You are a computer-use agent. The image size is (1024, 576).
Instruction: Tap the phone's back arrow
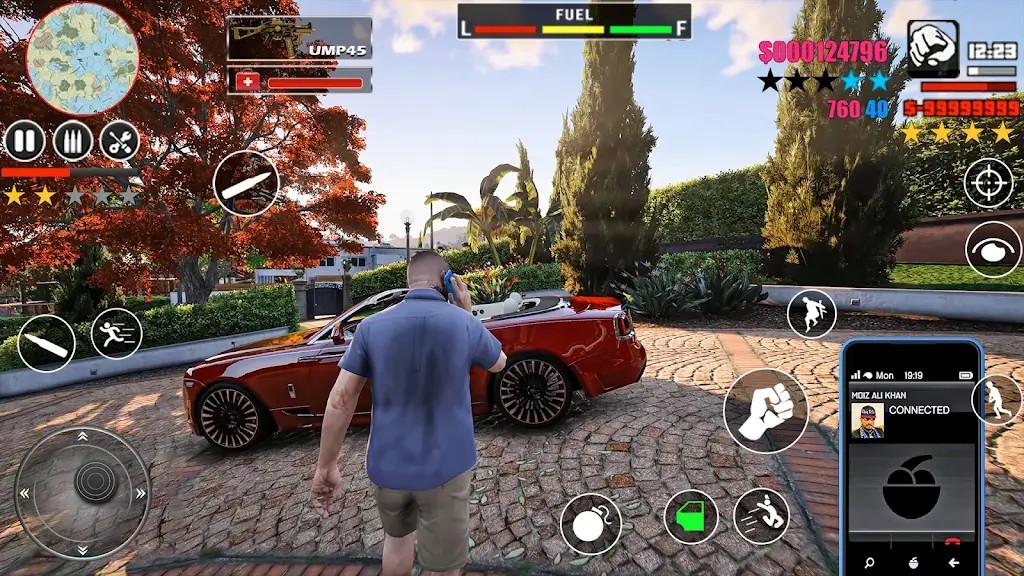(953, 562)
